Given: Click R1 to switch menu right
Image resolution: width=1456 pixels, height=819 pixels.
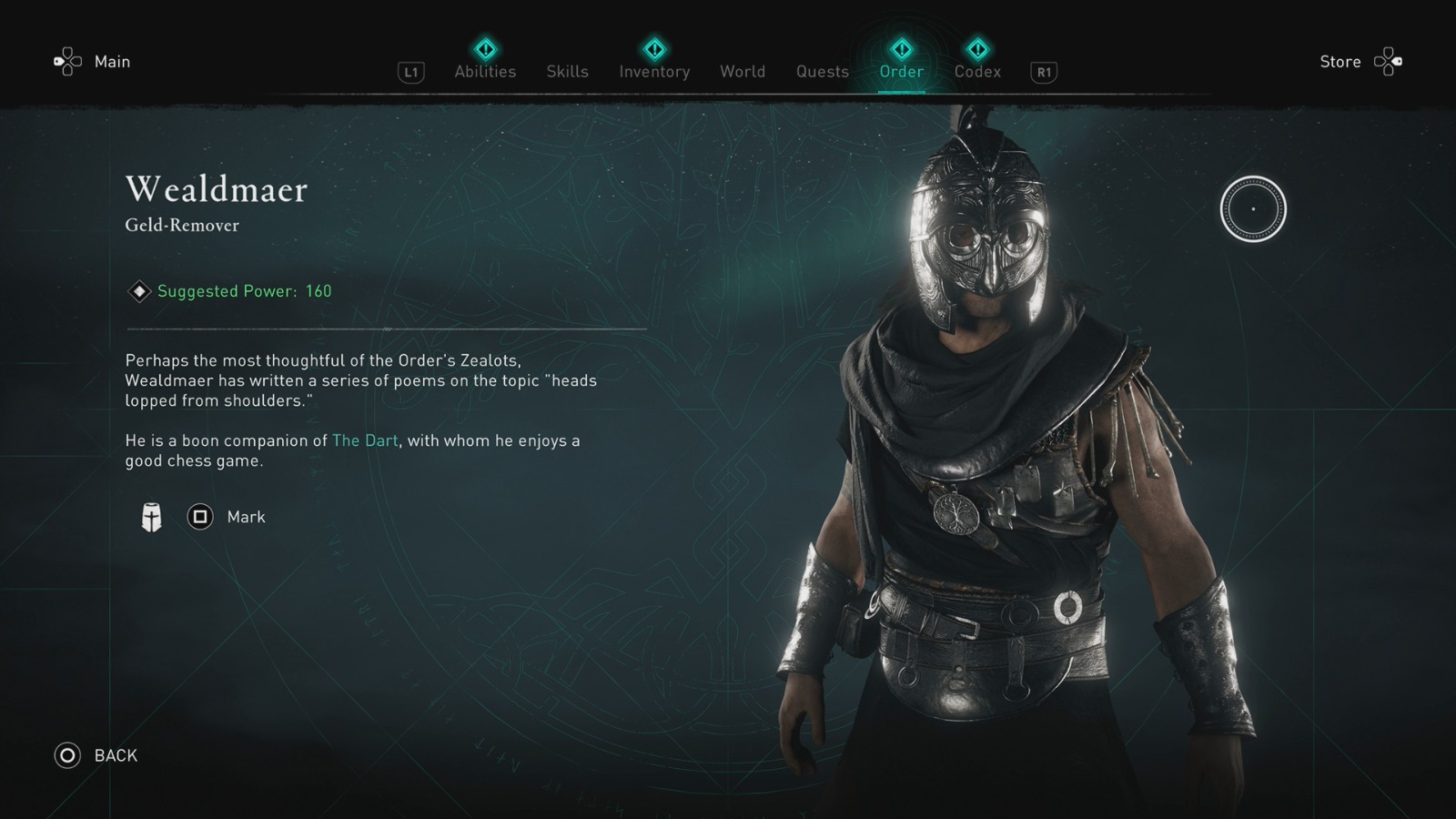Looking at the screenshot, I should coord(1042,72).
